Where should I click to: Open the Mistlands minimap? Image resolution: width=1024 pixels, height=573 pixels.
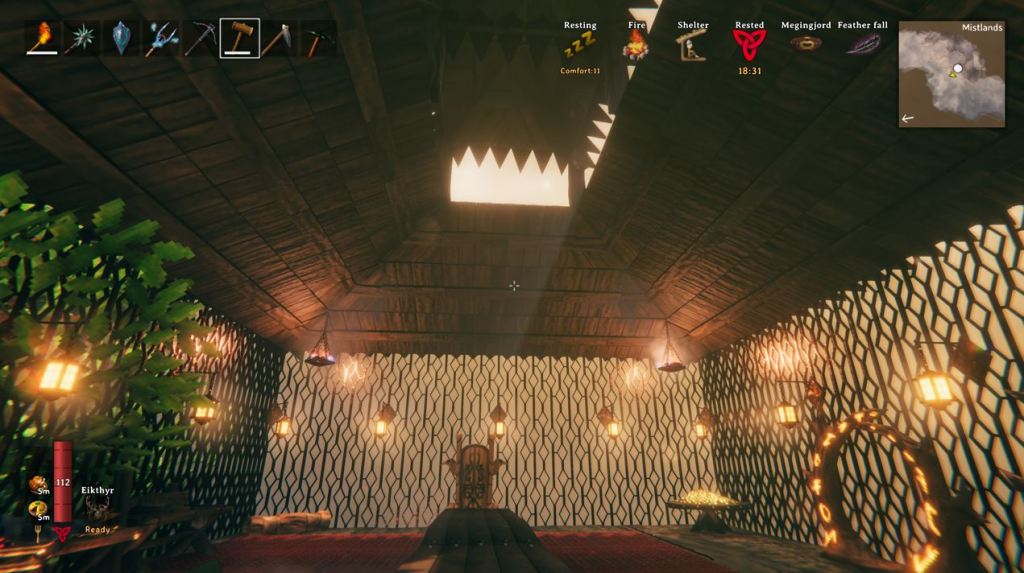pos(951,75)
